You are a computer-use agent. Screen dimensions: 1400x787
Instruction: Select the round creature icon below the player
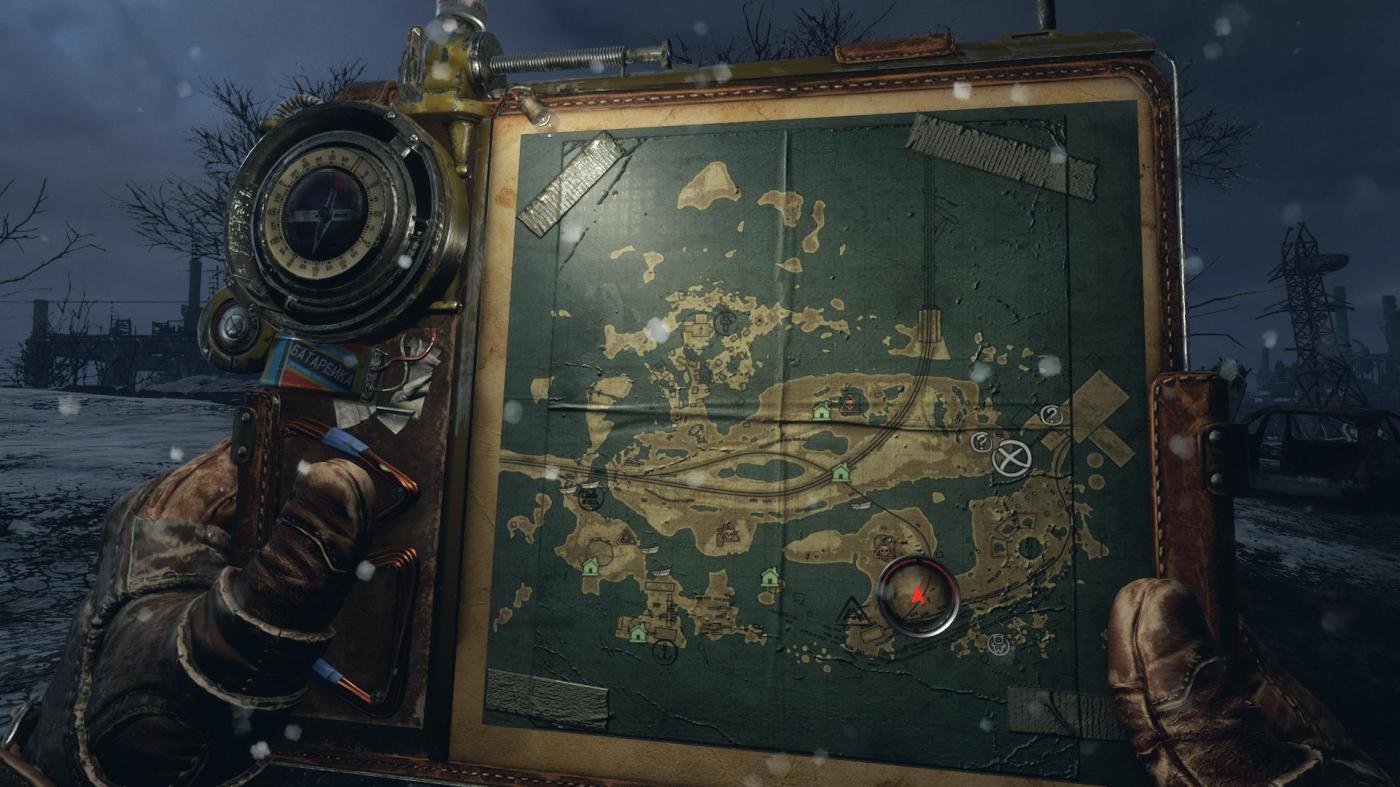click(997, 644)
